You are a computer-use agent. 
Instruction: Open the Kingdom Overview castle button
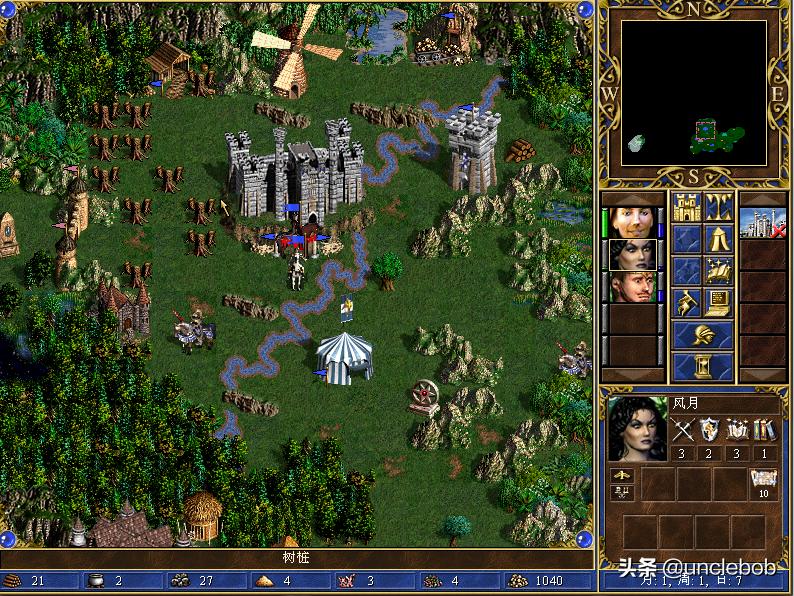pyautogui.click(x=687, y=207)
